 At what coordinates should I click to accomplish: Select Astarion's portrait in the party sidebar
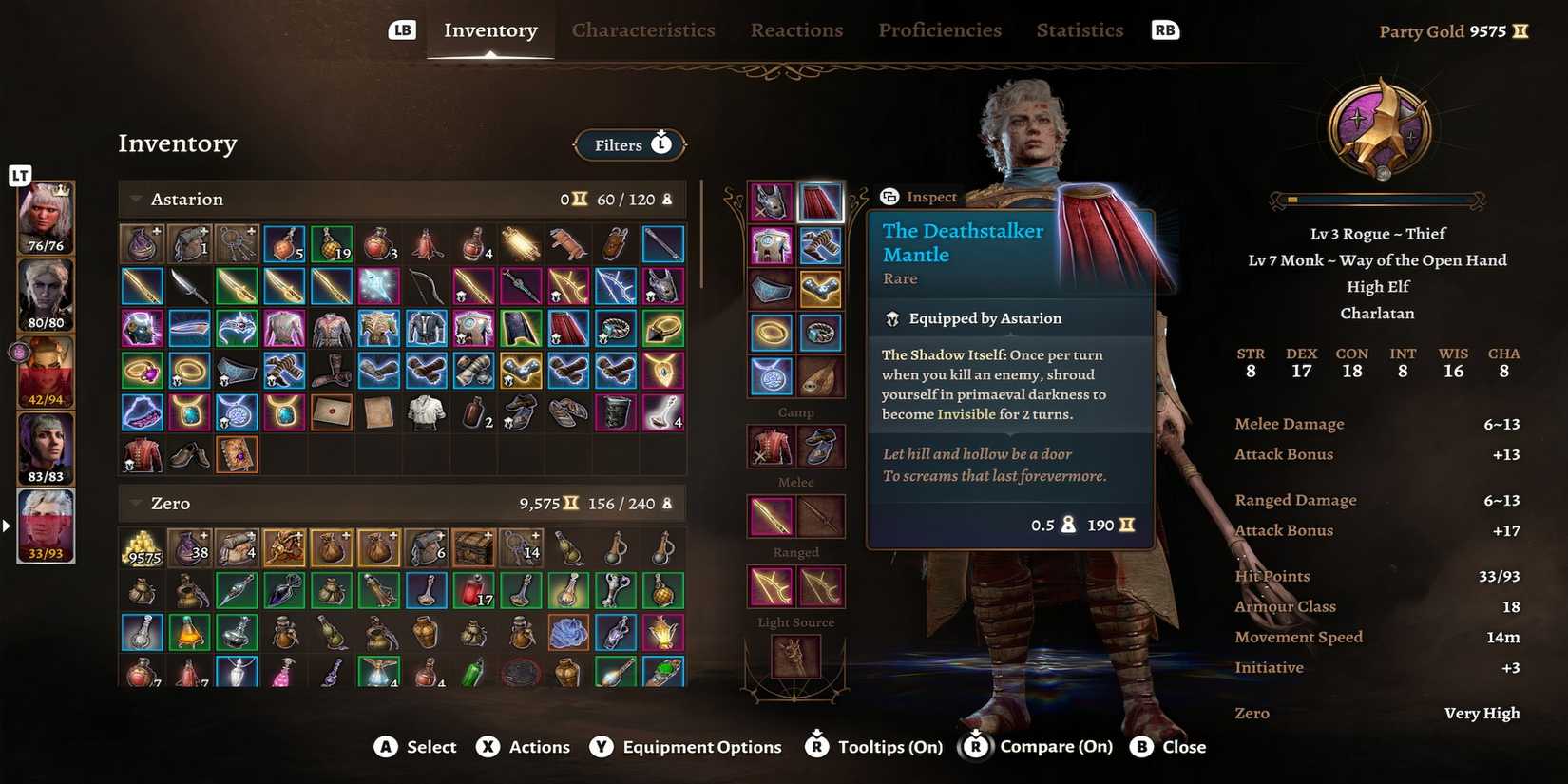tap(45, 524)
